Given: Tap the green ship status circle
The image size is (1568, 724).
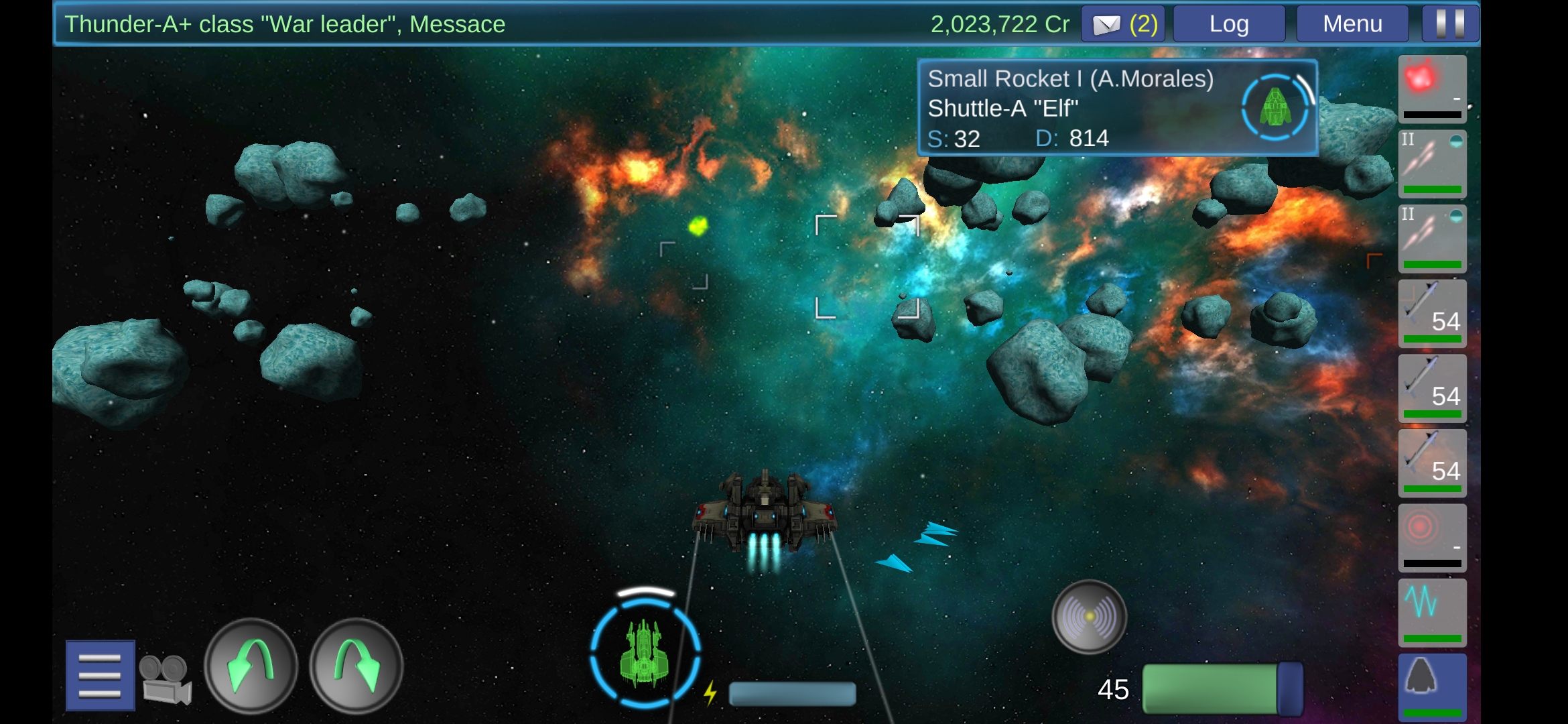Looking at the screenshot, I should click(645, 653).
